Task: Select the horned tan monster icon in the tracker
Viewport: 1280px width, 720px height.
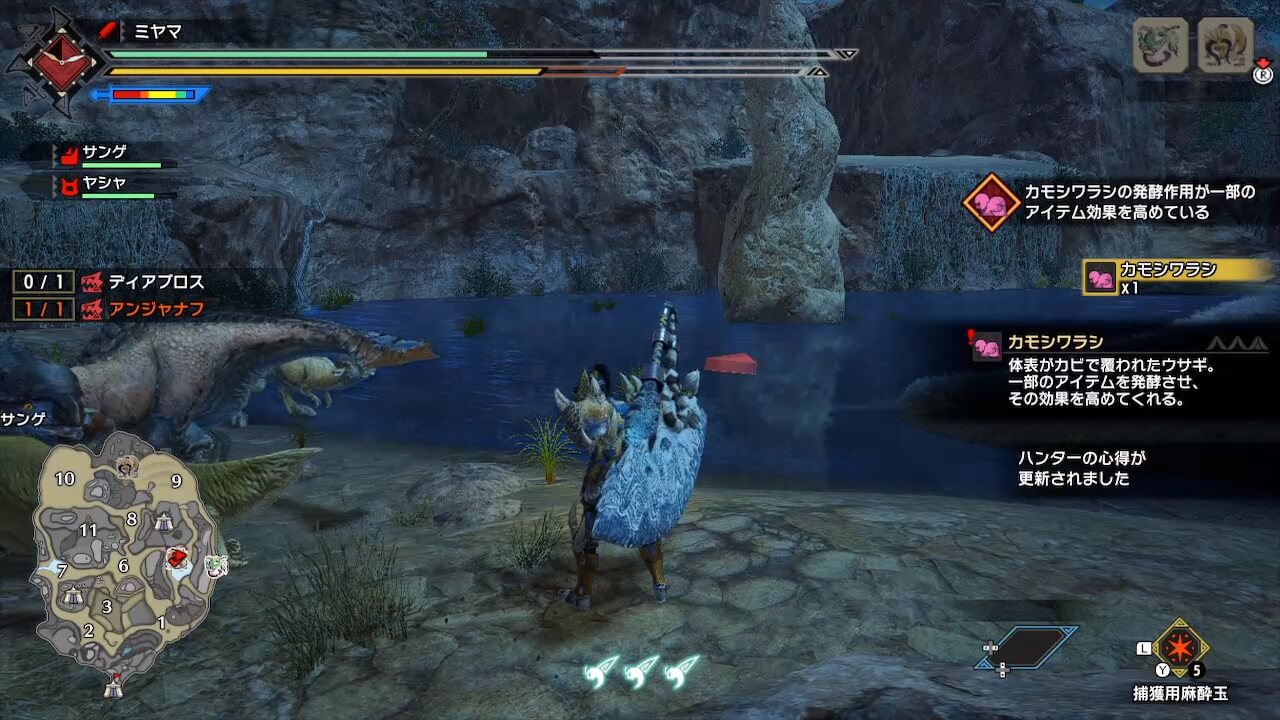Action: pyautogui.click(x=1225, y=45)
